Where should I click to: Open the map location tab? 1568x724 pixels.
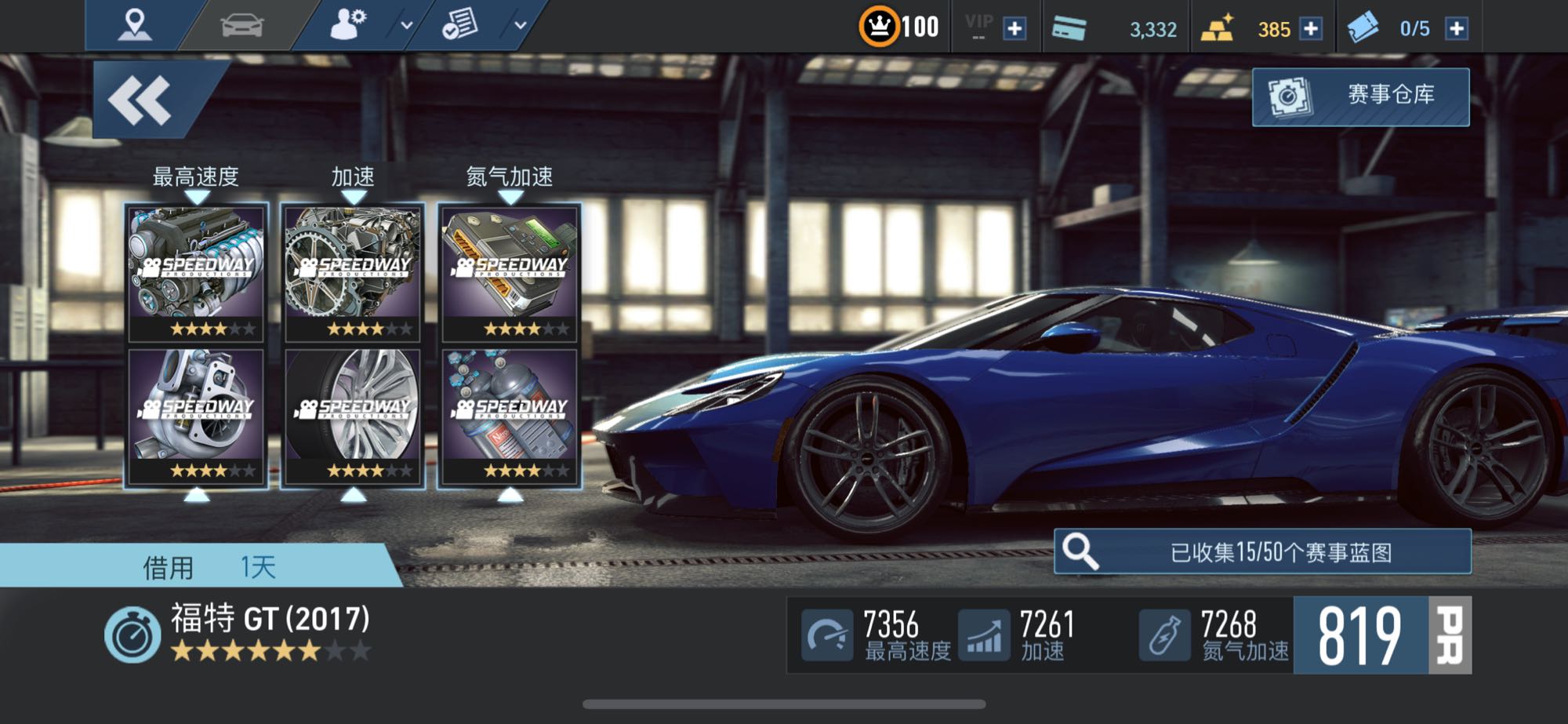[x=134, y=25]
